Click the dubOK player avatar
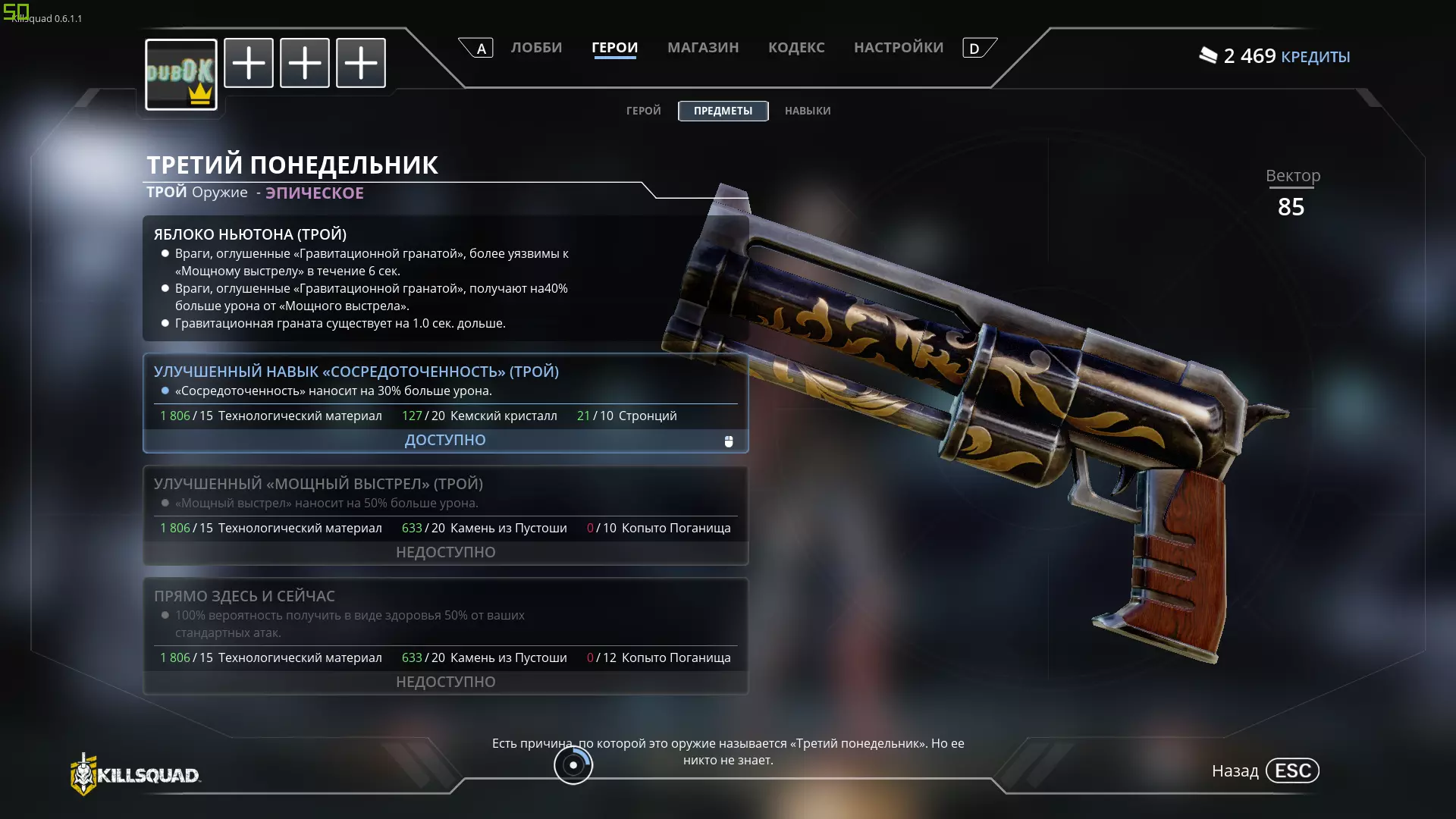This screenshot has height=819, width=1456. point(181,74)
